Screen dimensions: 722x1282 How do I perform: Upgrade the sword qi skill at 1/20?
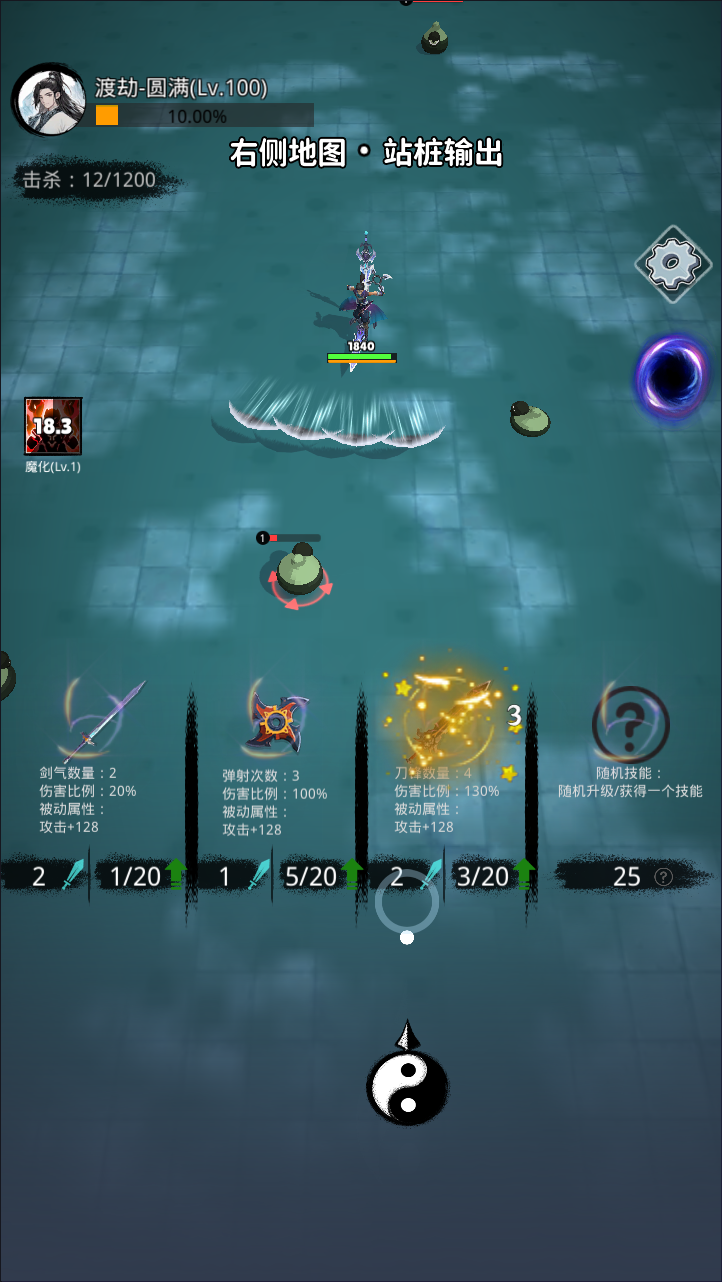(x=142, y=877)
